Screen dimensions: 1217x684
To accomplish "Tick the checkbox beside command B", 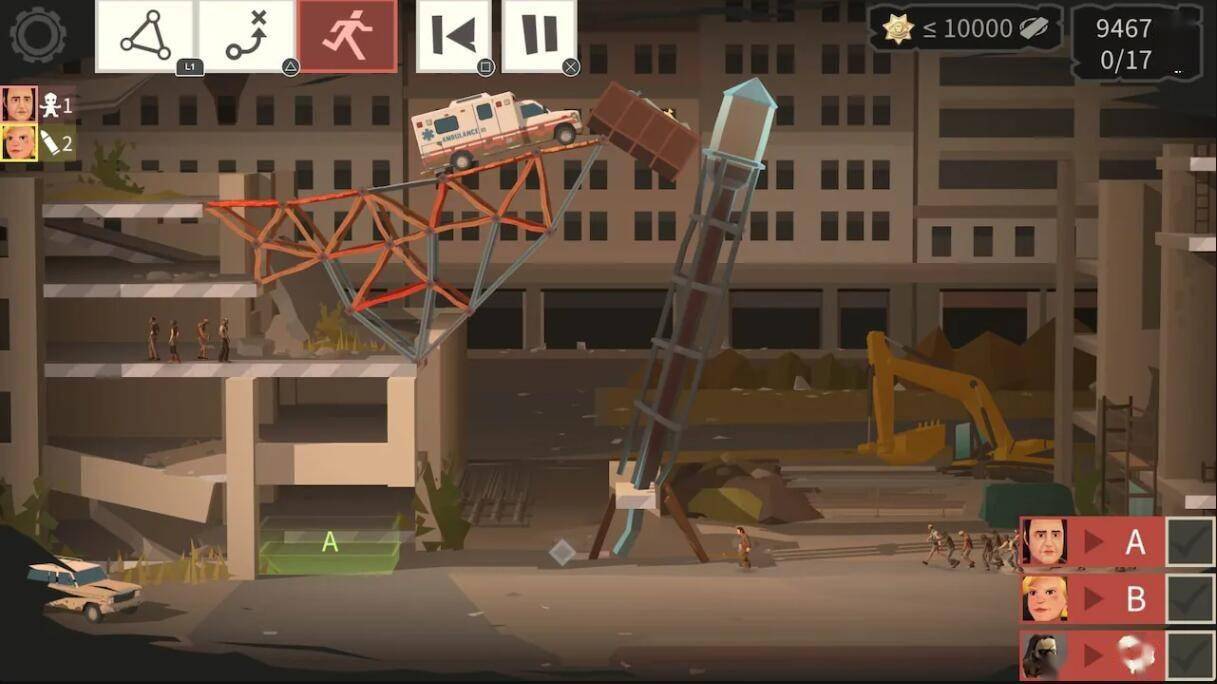I will 1191,600.
